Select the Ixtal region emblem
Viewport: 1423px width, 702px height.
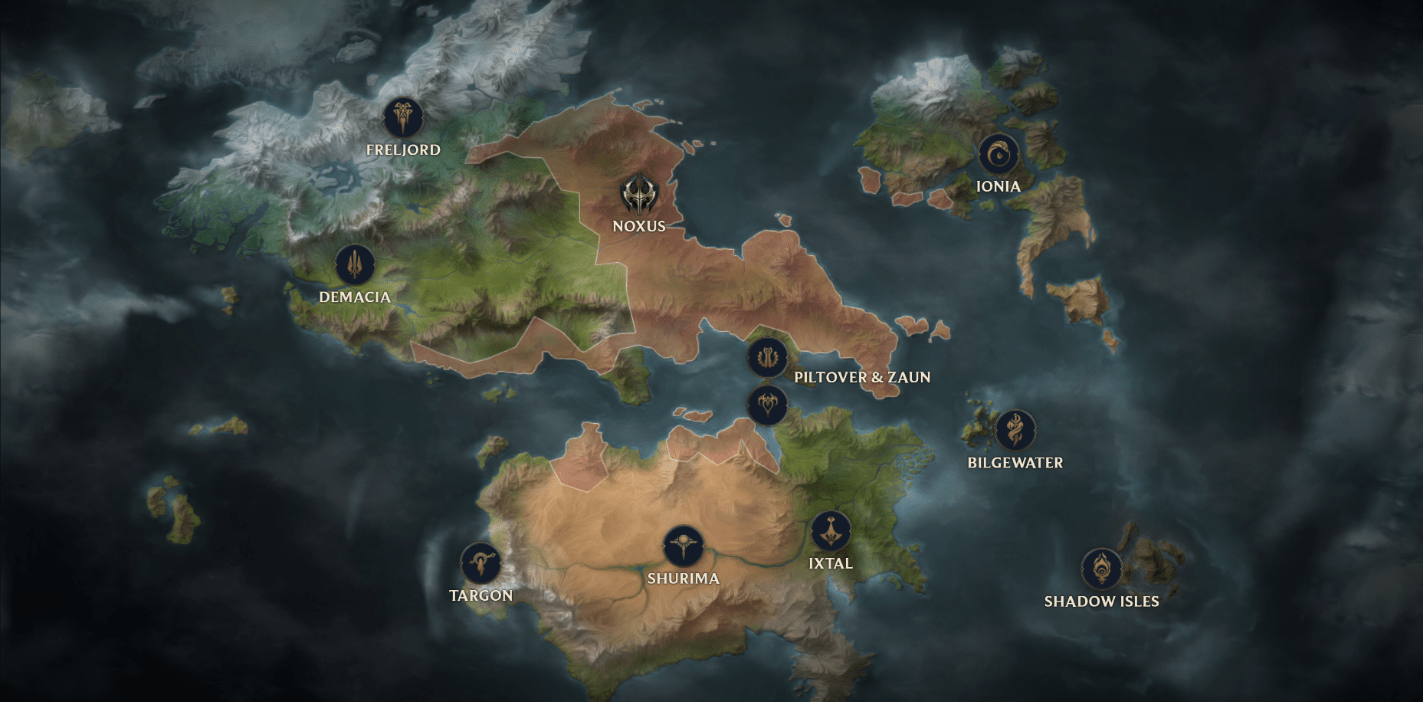click(x=830, y=531)
